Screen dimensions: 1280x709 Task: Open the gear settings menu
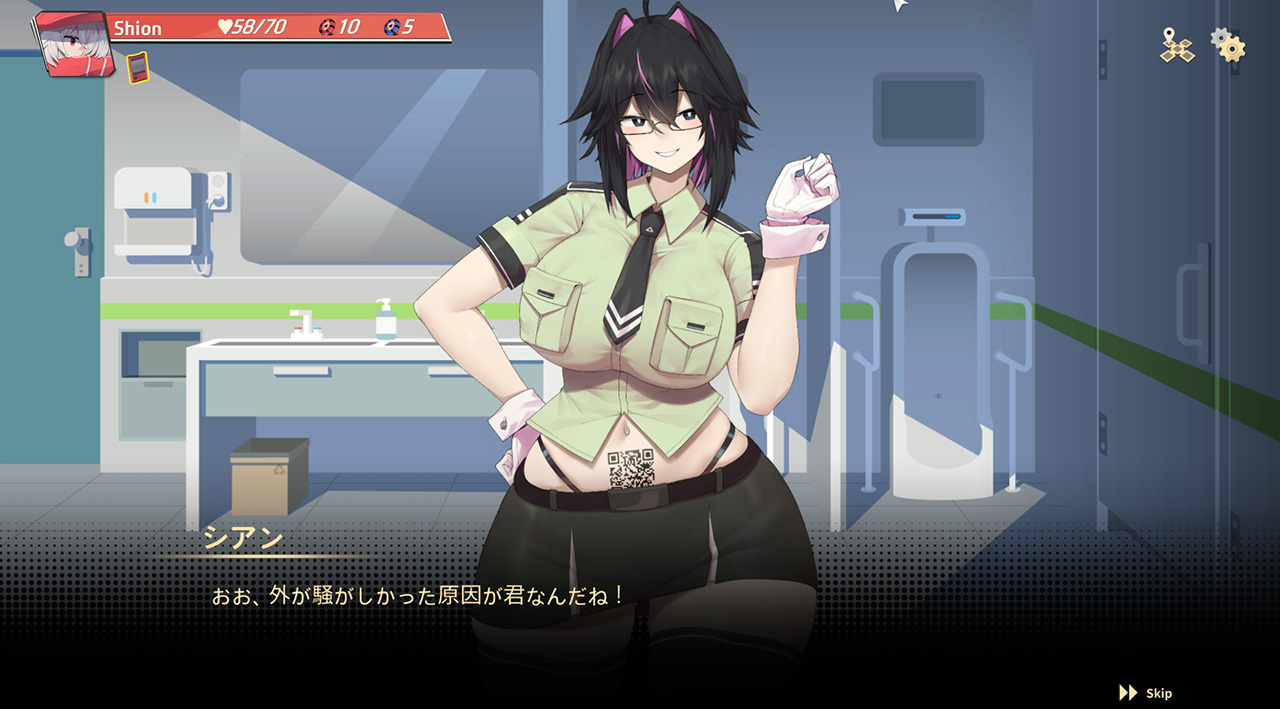[x=1228, y=45]
